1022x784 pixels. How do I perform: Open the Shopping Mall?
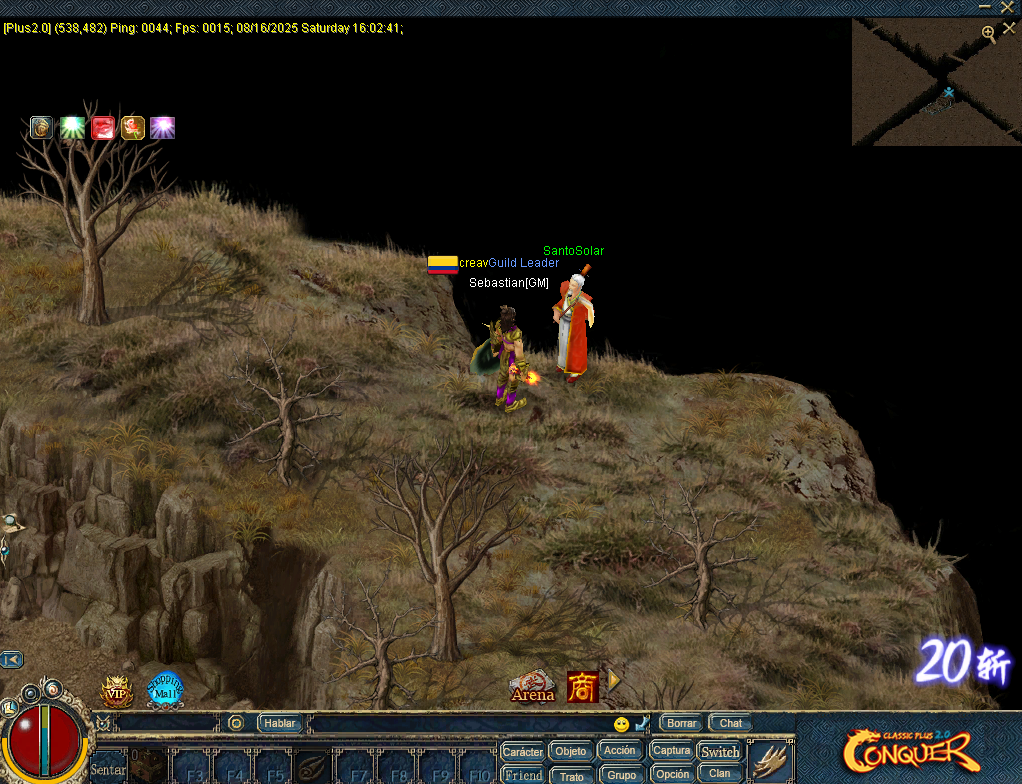(x=165, y=689)
